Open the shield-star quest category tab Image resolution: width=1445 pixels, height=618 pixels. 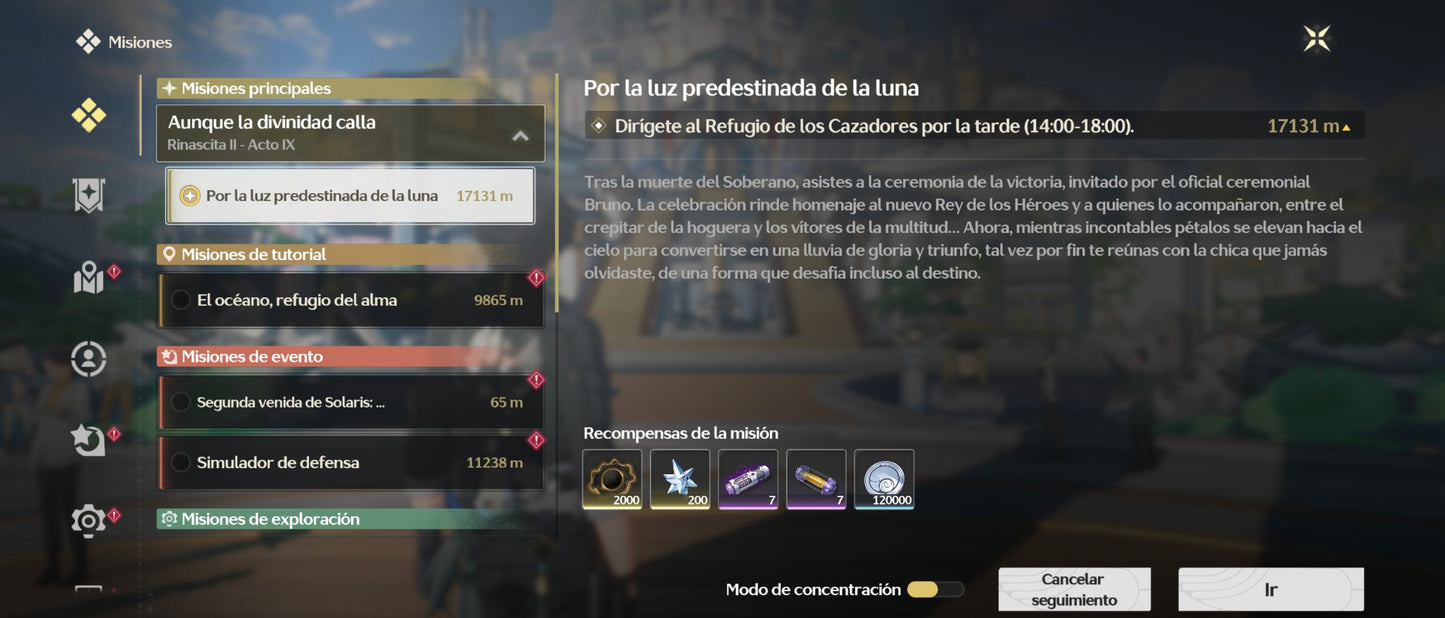click(x=89, y=196)
